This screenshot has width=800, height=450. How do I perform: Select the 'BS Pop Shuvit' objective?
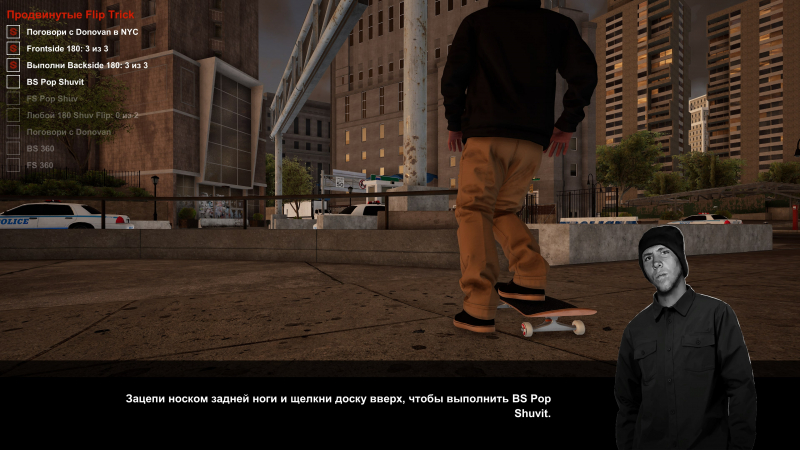coord(55,81)
